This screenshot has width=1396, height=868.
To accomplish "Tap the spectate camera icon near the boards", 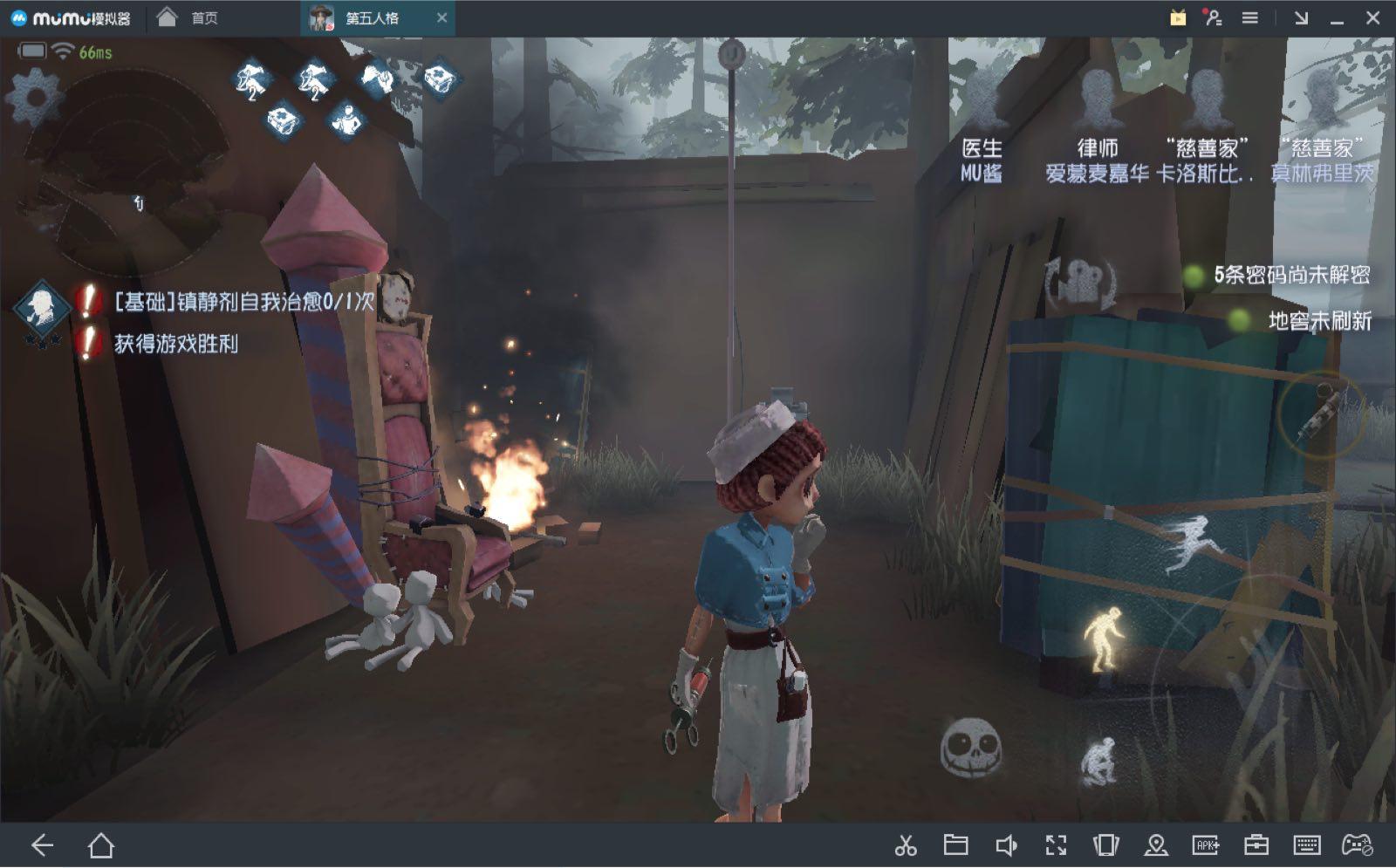I will [x=1078, y=277].
